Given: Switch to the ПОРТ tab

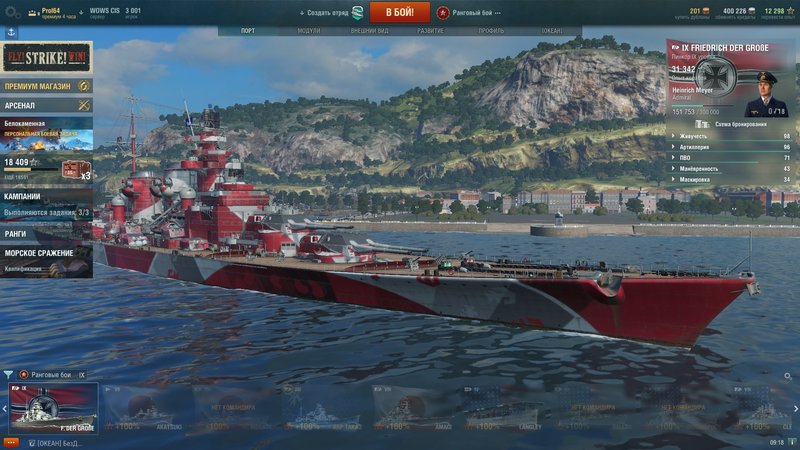Looking at the screenshot, I should pos(249,31).
